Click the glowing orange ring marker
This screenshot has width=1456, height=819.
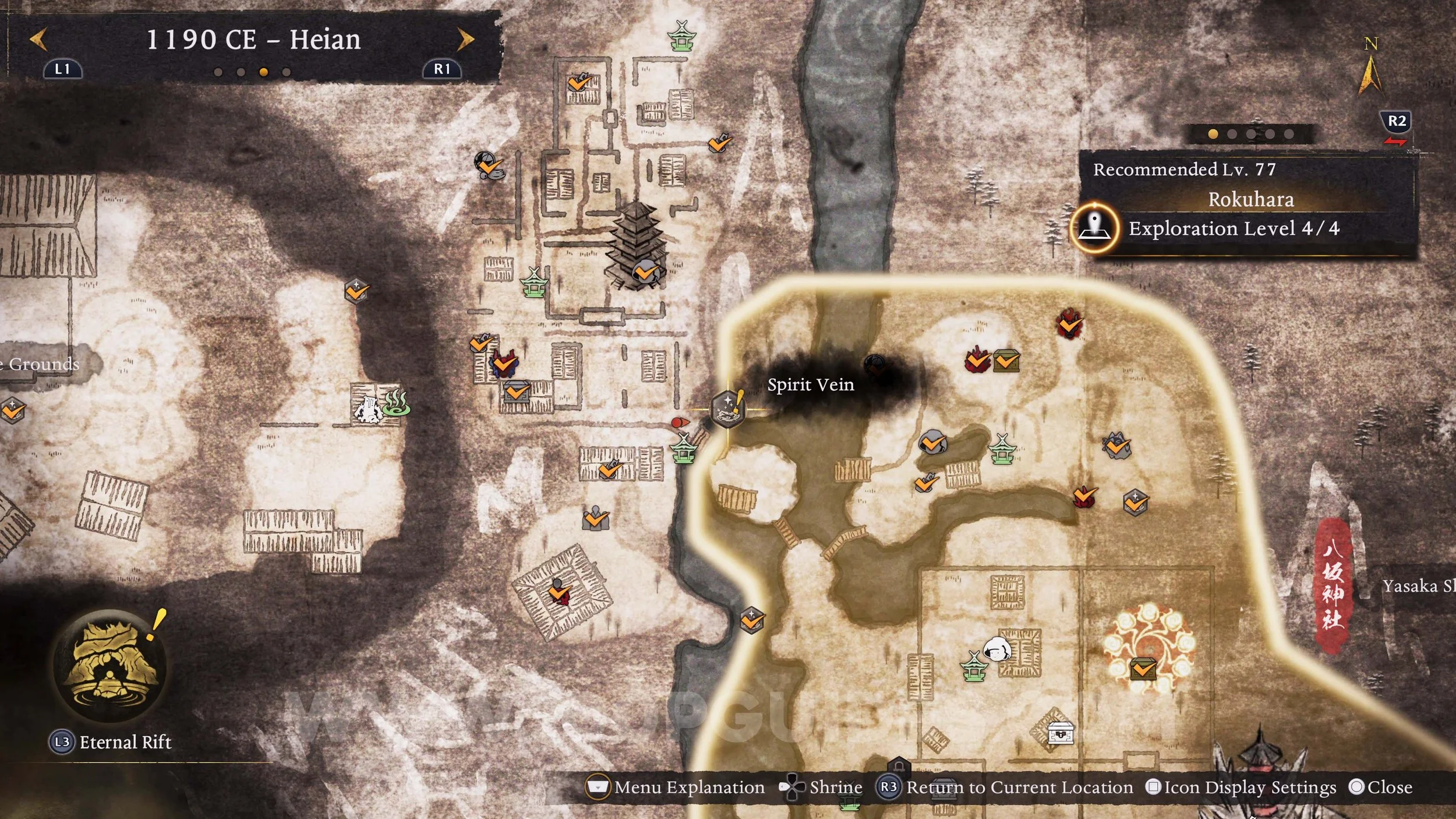click(x=1147, y=648)
